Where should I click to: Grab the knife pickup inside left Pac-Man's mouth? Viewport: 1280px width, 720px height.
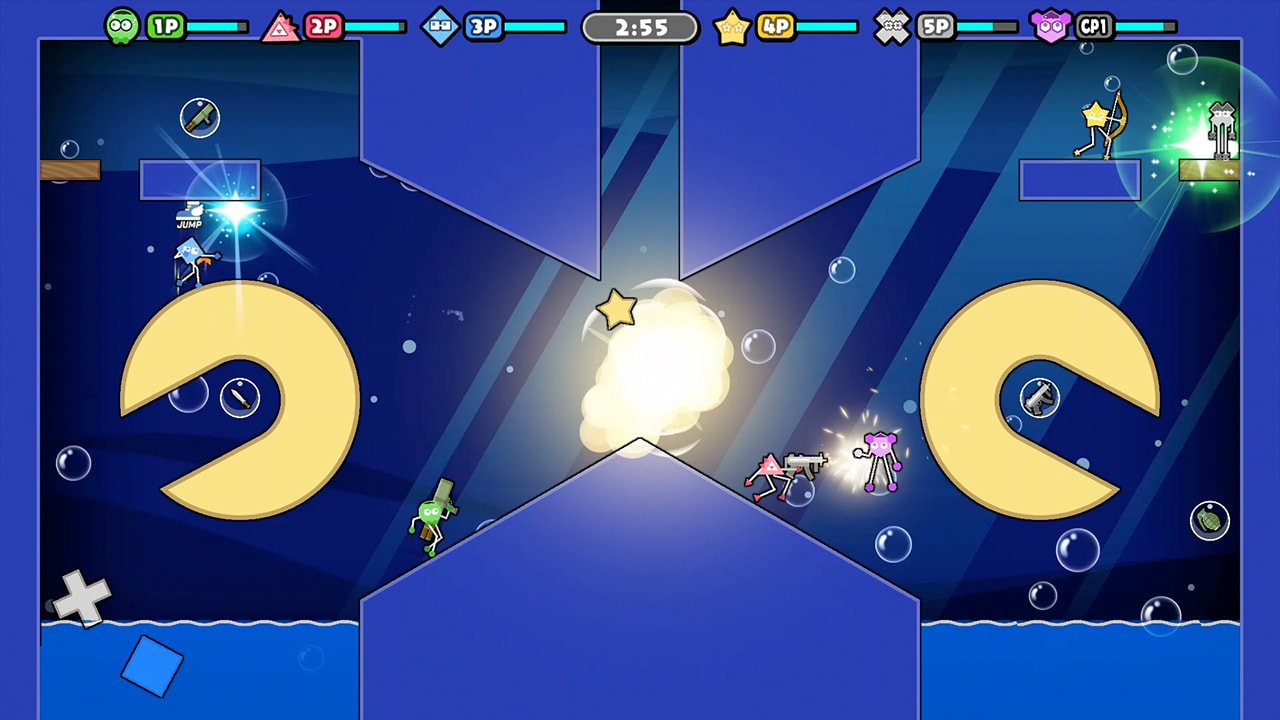(240, 396)
